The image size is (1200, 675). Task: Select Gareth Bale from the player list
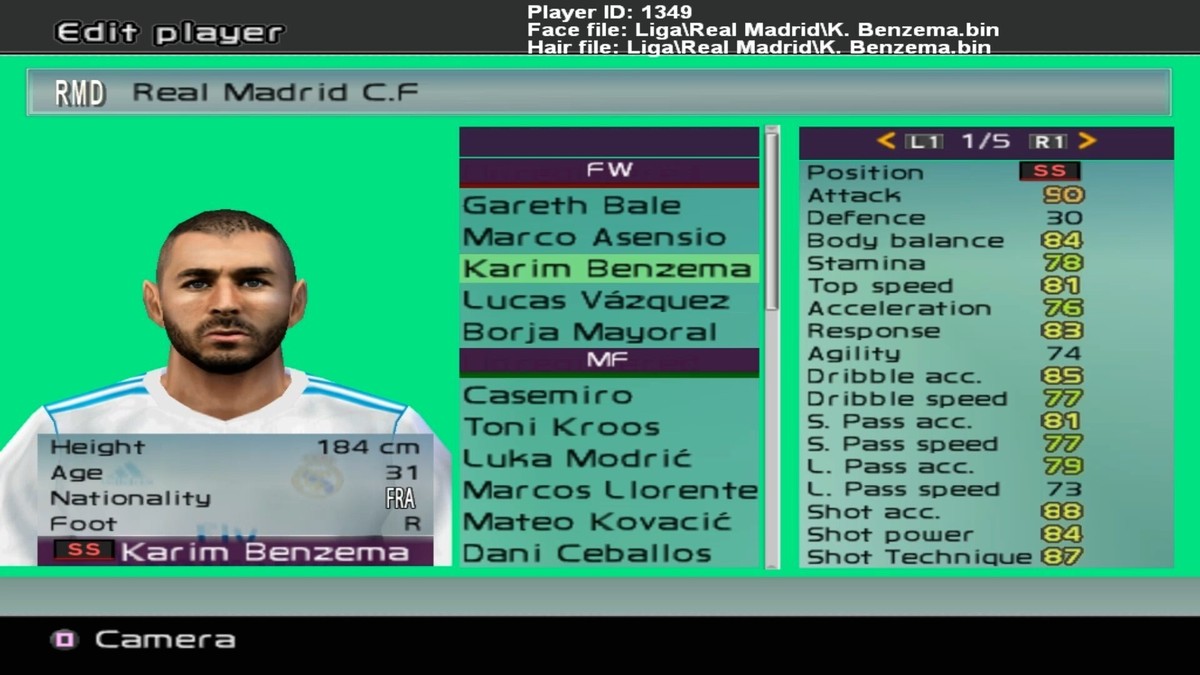point(572,206)
